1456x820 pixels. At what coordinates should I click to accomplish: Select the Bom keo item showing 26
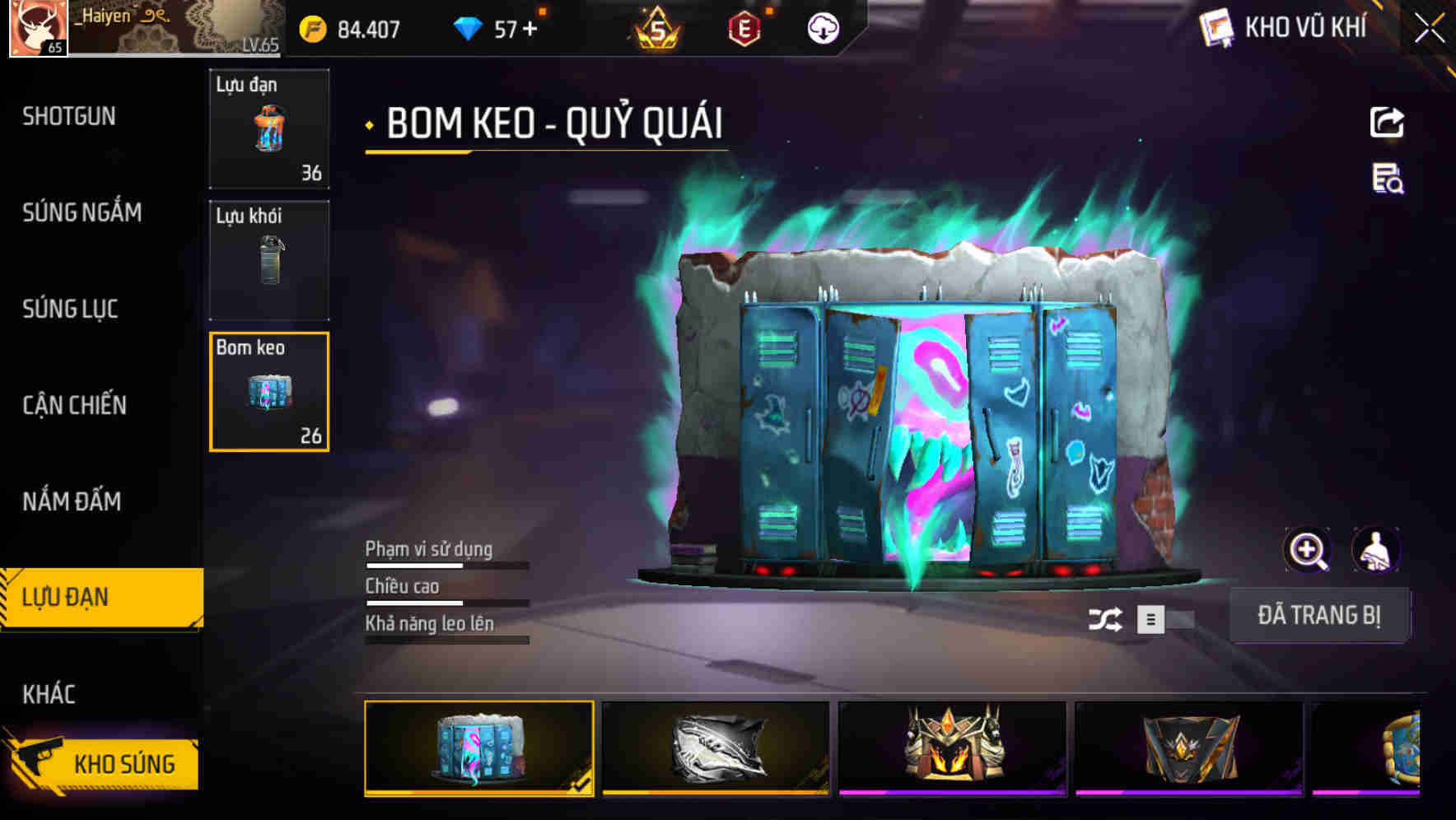pos(268,393)
